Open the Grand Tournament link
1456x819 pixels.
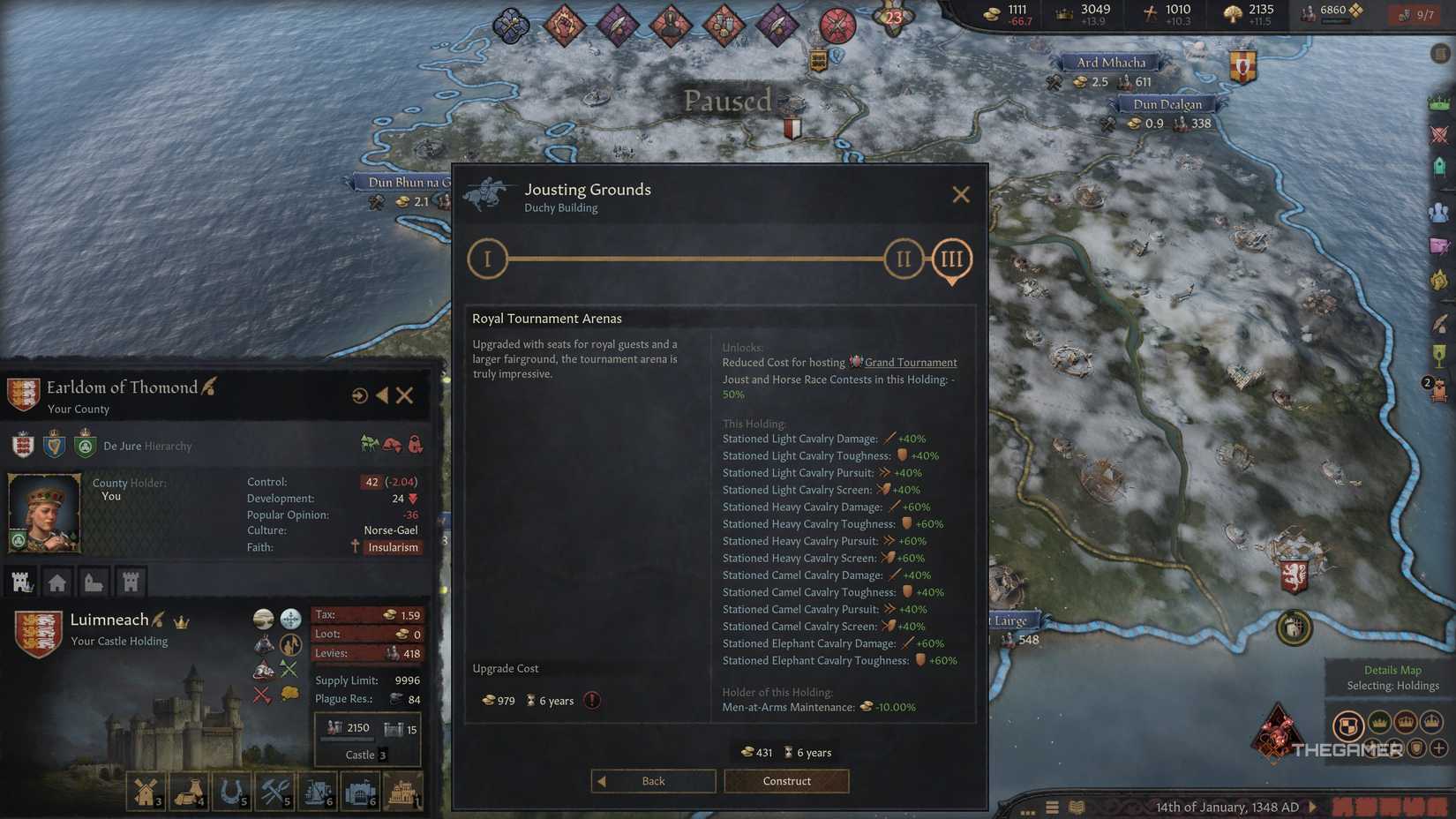pyautogui.click(x=911, y=362)
